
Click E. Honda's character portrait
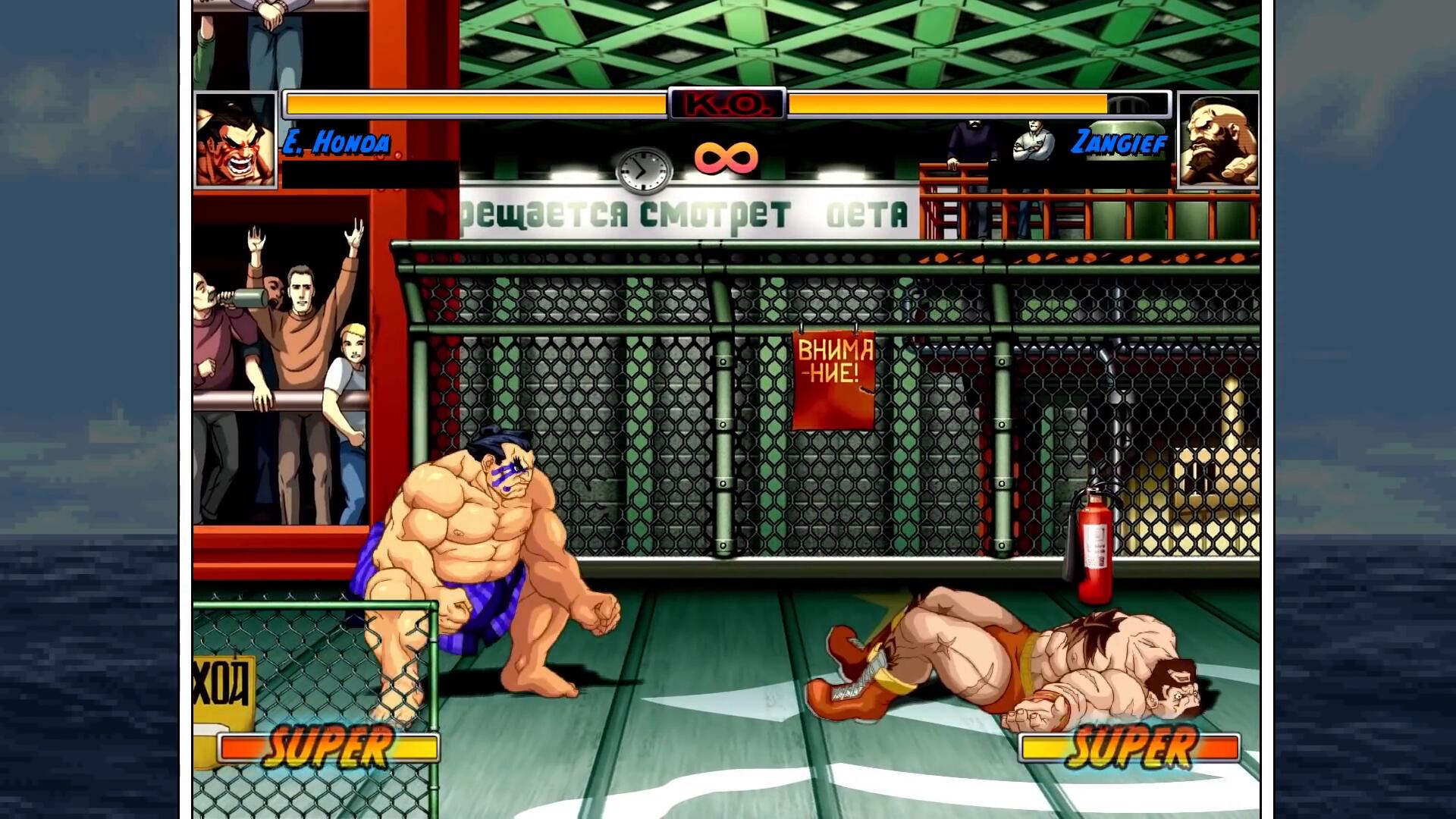(235, 140)
